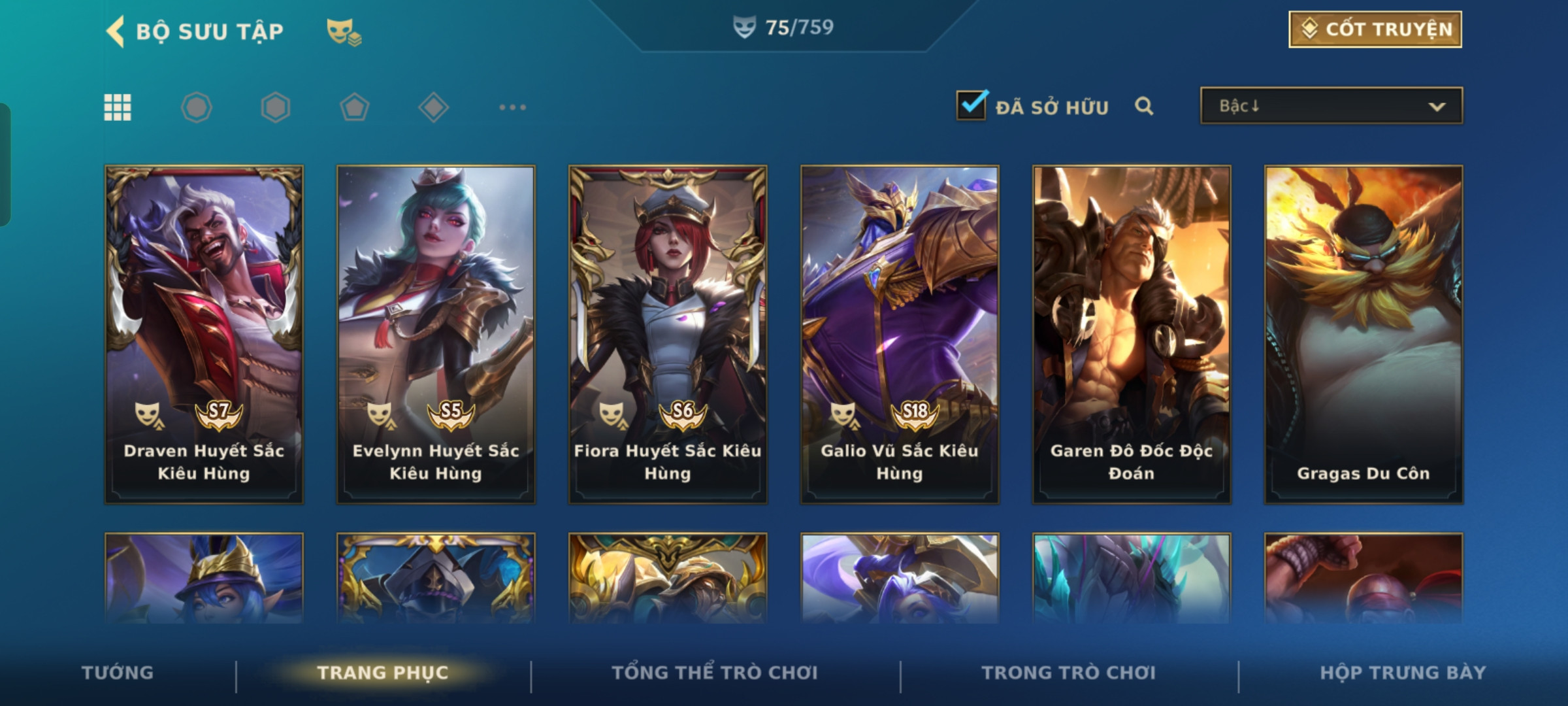The width and height of the screenshot is (1568, 706).
Task: Open the skin search magnifier
Action: 1144,106
